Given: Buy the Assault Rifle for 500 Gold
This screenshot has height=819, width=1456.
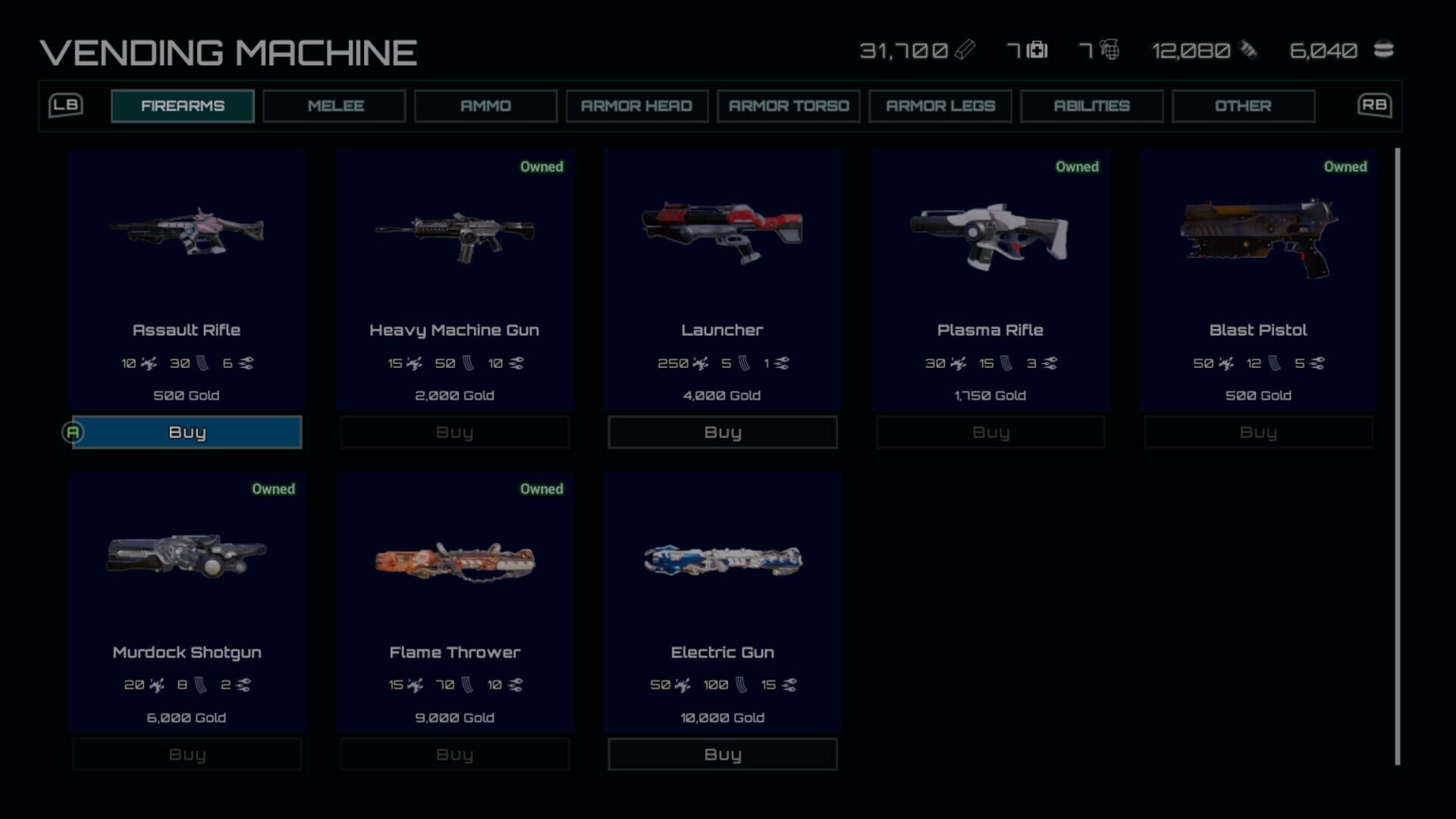Looking at the screenshot, I should (x=187, y=432).
